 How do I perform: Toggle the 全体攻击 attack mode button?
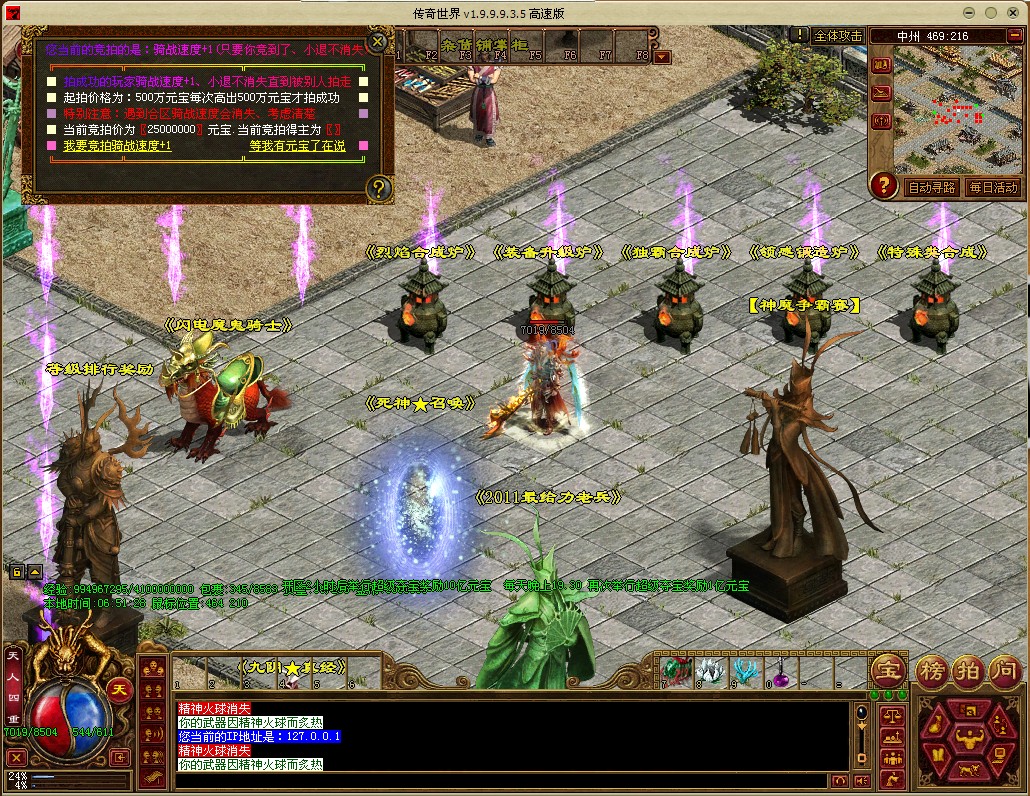(x=837, y=35)
